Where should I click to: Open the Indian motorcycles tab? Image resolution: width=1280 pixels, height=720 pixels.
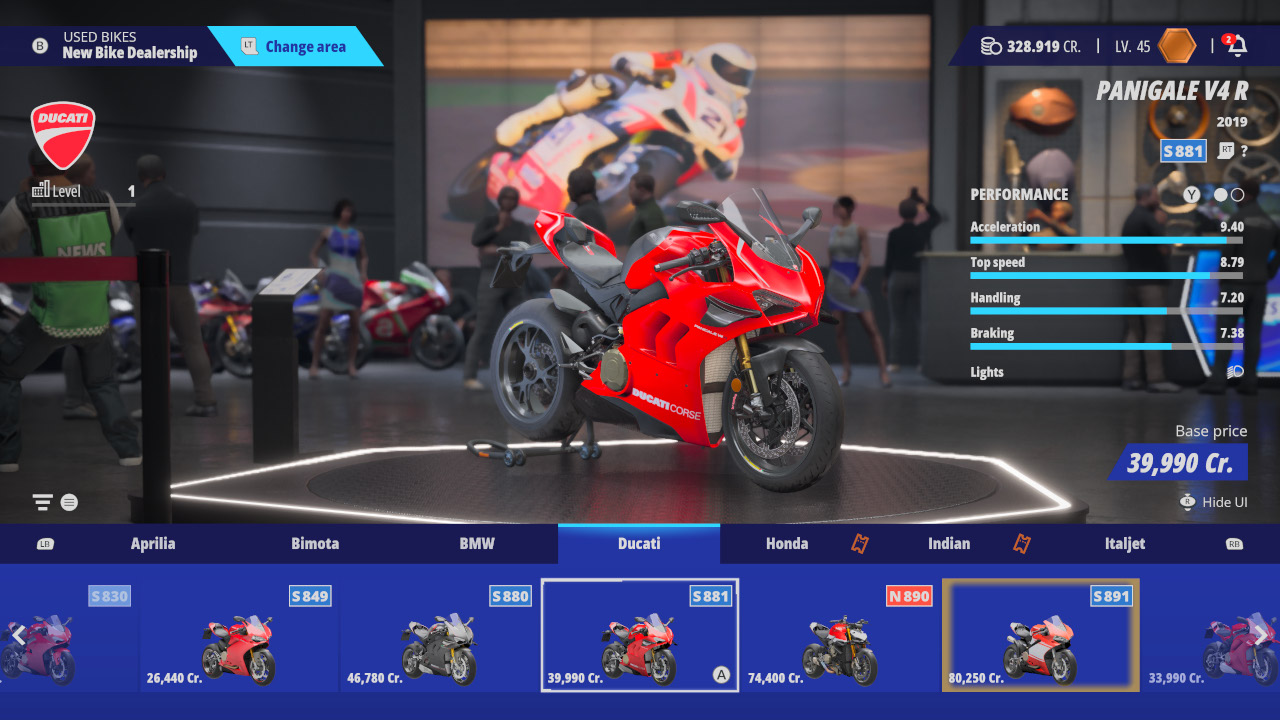pos(948,544)
